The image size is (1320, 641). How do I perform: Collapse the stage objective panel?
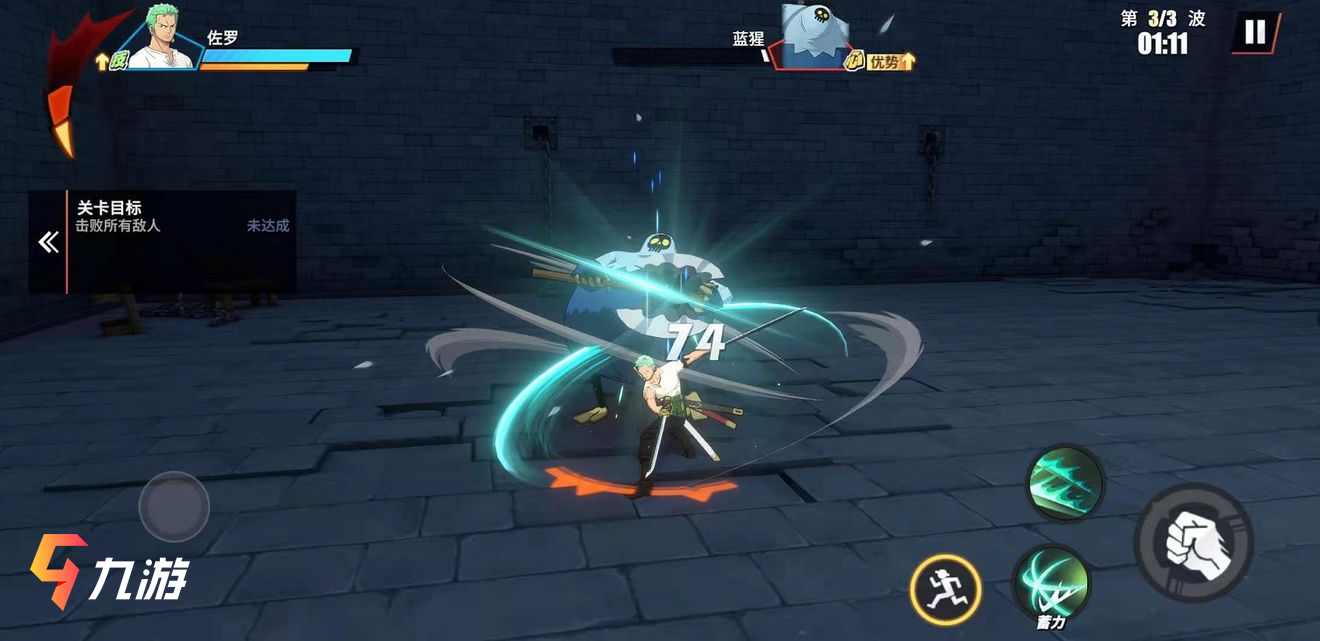pos(48,242)
